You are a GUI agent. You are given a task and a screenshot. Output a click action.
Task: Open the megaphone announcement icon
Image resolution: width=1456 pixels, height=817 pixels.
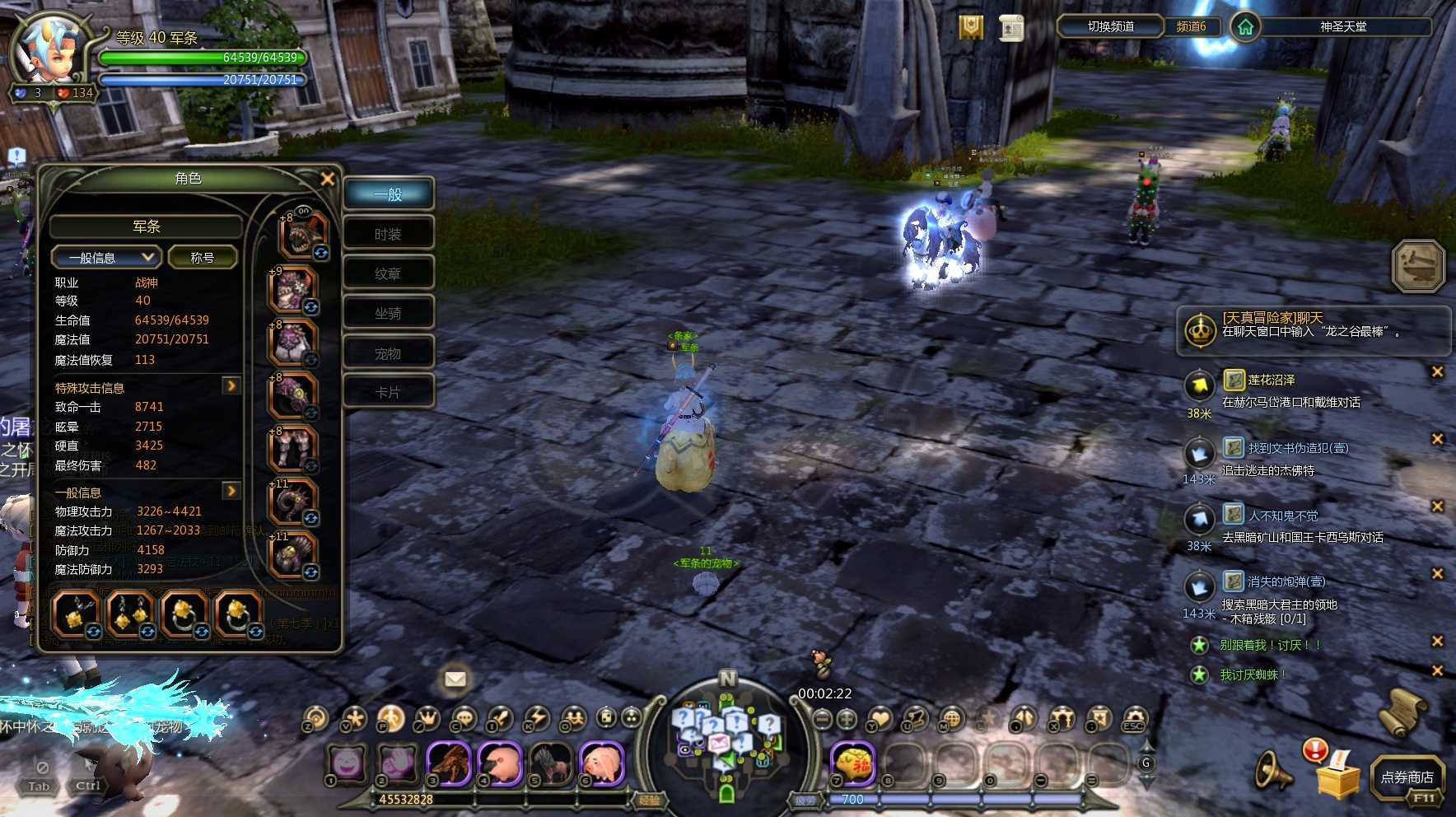point(1273,771)
